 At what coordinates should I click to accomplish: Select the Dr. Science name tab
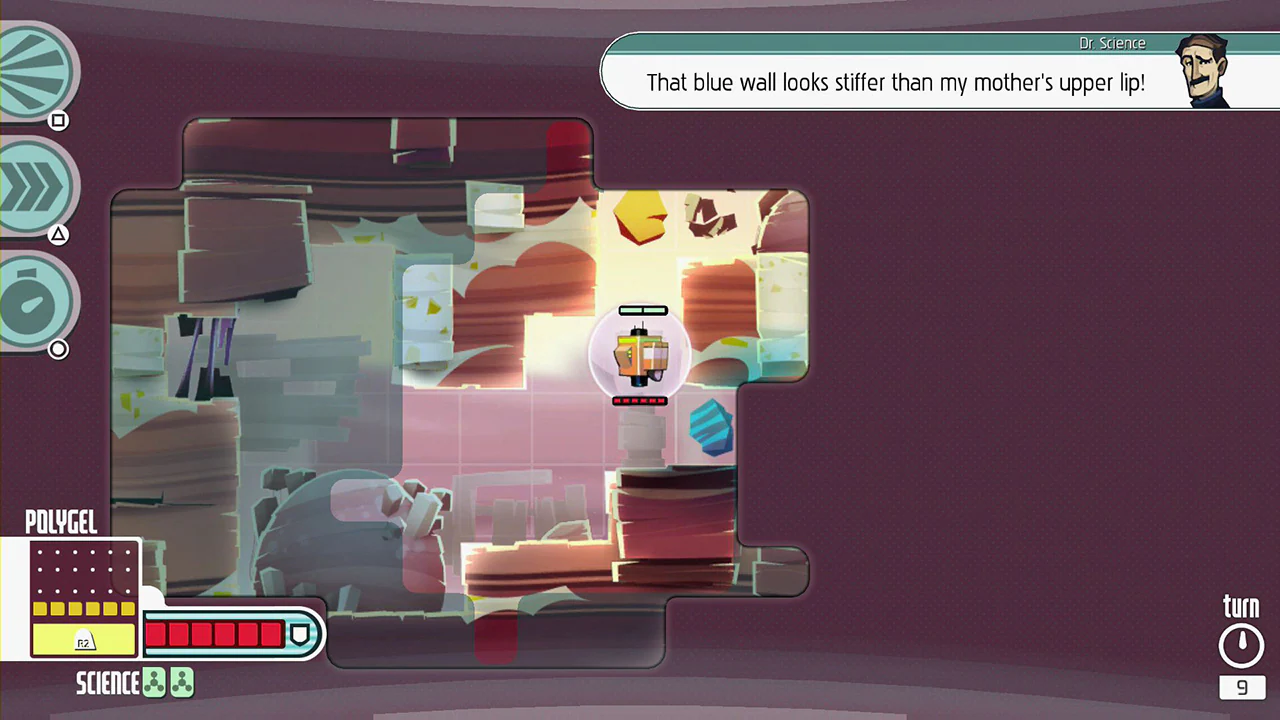point(1112,43)
